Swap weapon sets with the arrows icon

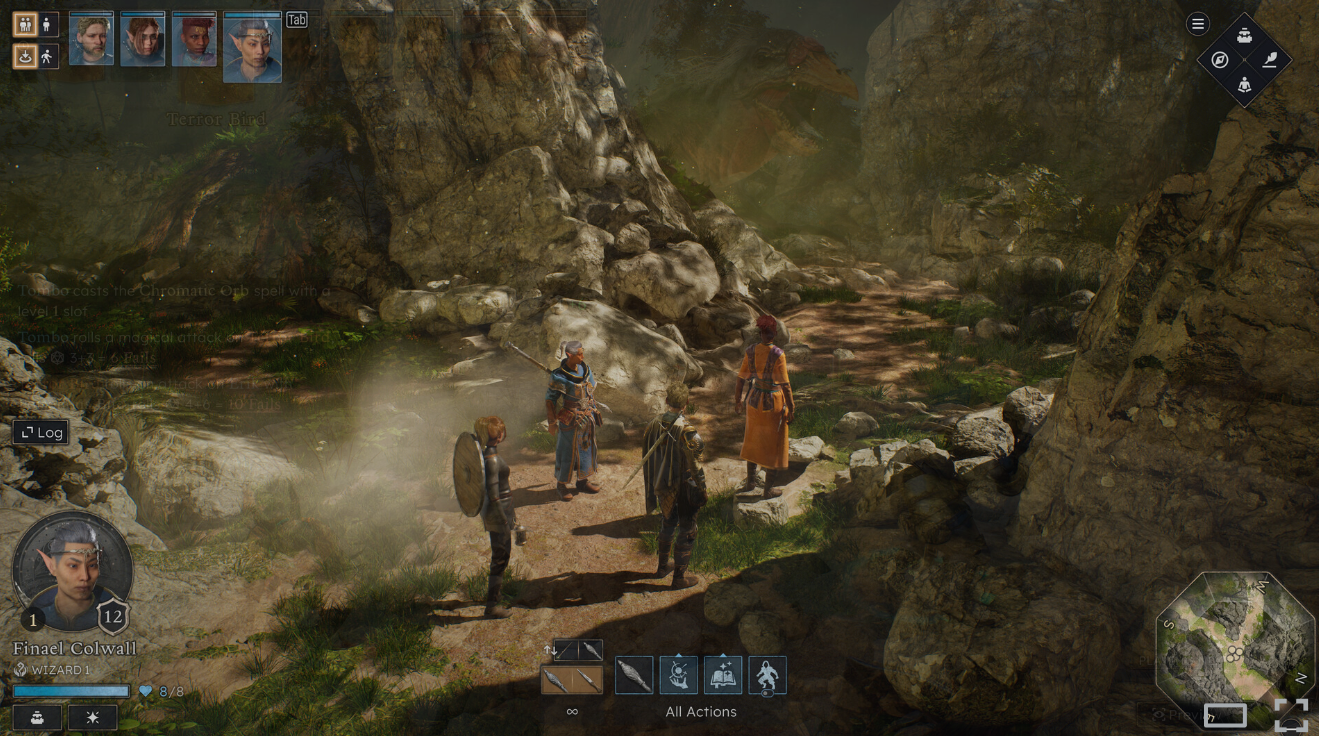click(x=548, y=650)
